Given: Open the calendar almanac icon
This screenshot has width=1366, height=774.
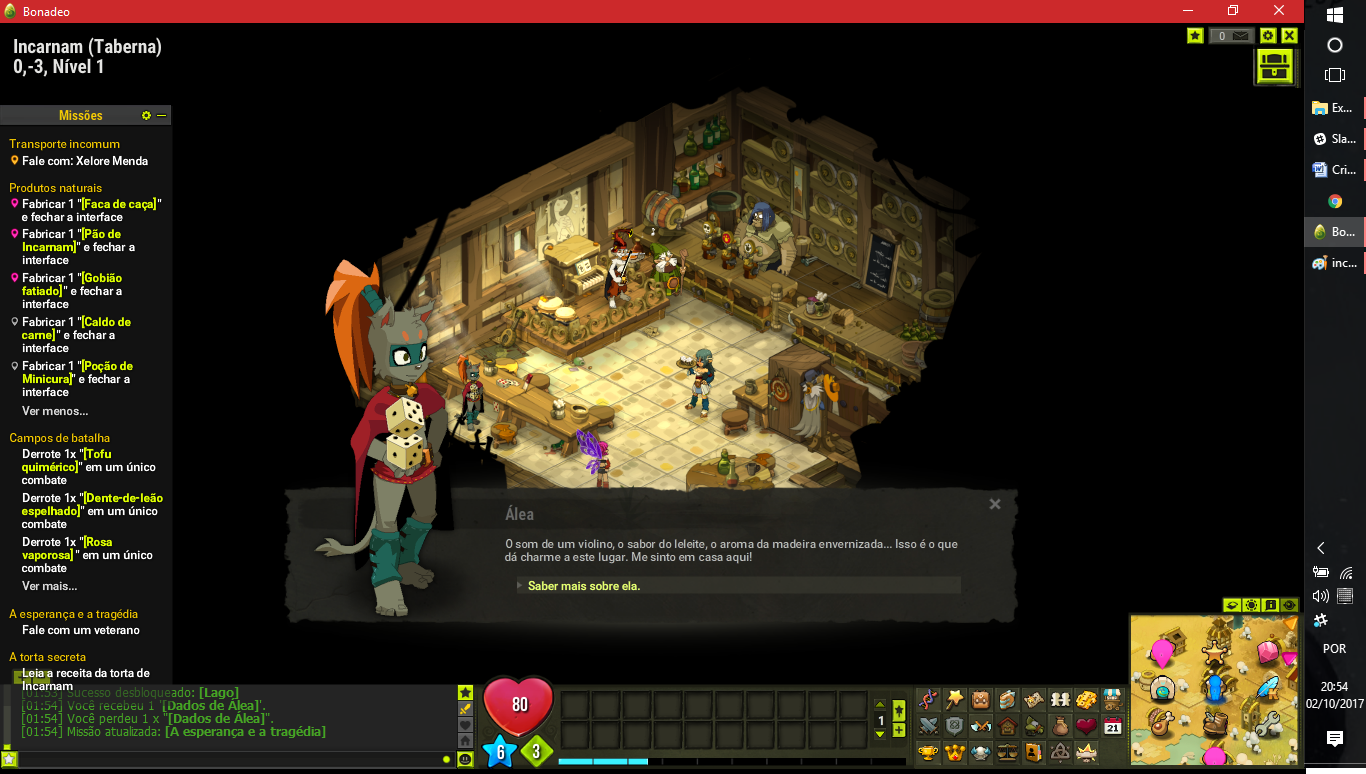Looking at the screenshot, I should (x=1112, y=725).
